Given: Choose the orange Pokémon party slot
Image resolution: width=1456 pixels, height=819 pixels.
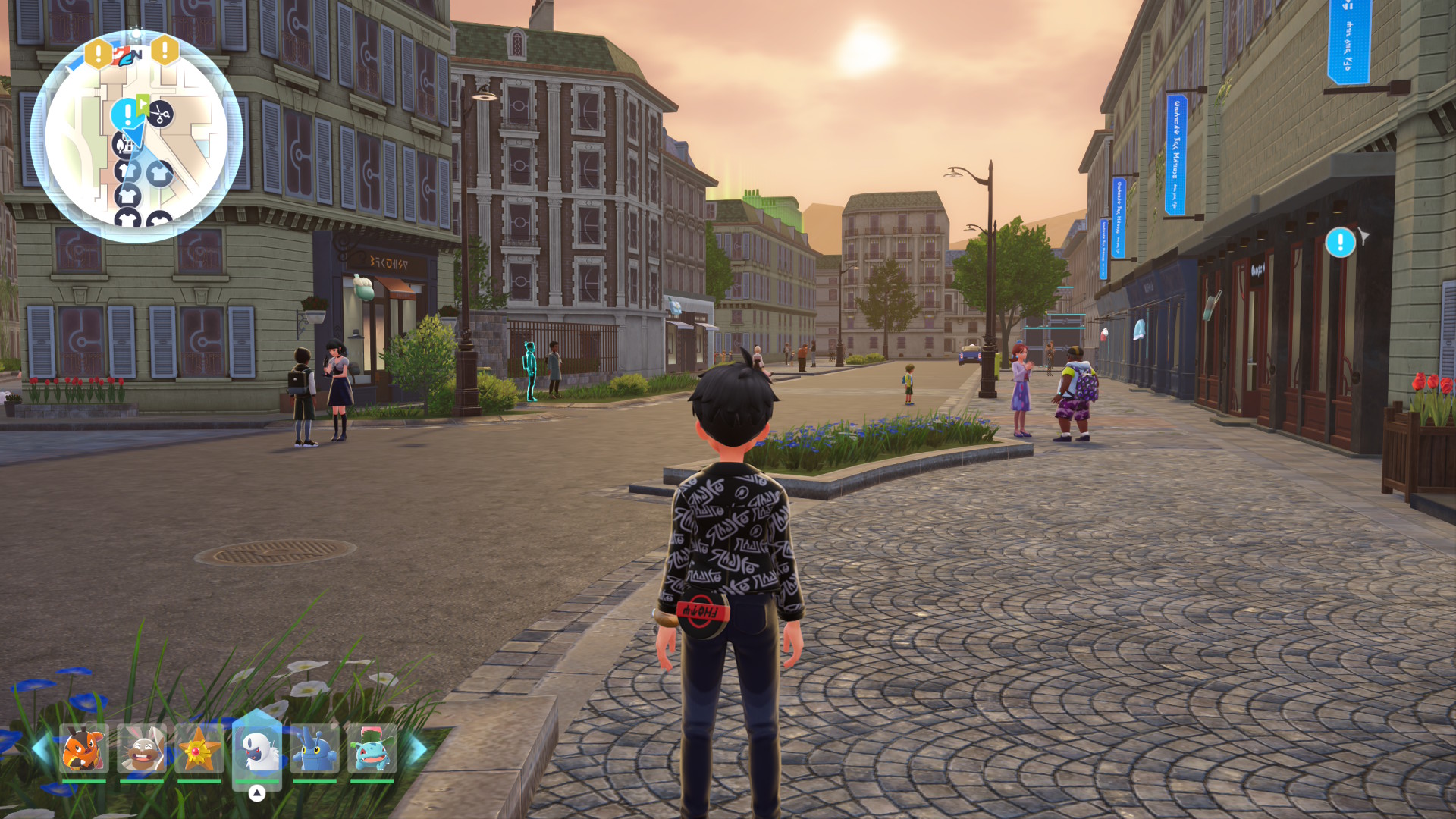Looking at the screenshot, I should coord(83,748).
